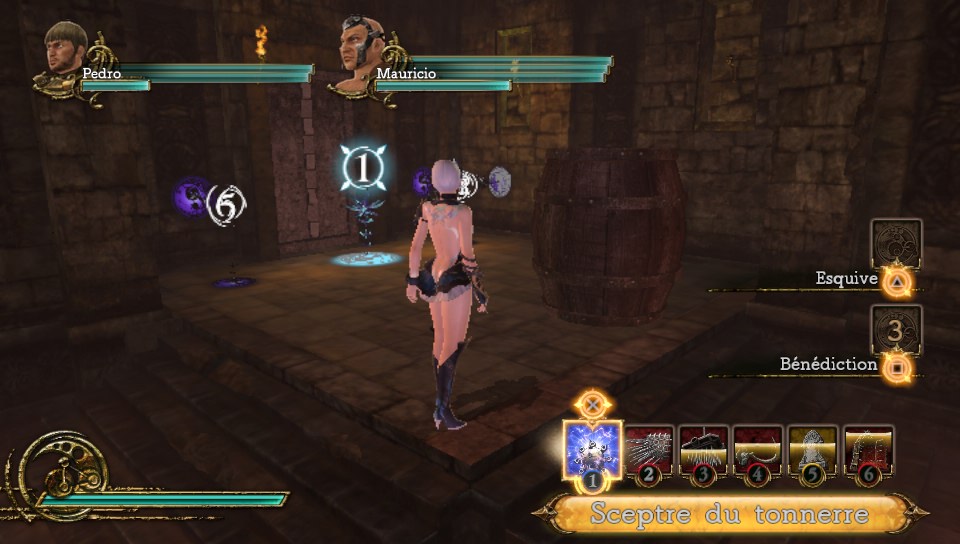Choose trap slot 6 with the cage

(868, 450)
